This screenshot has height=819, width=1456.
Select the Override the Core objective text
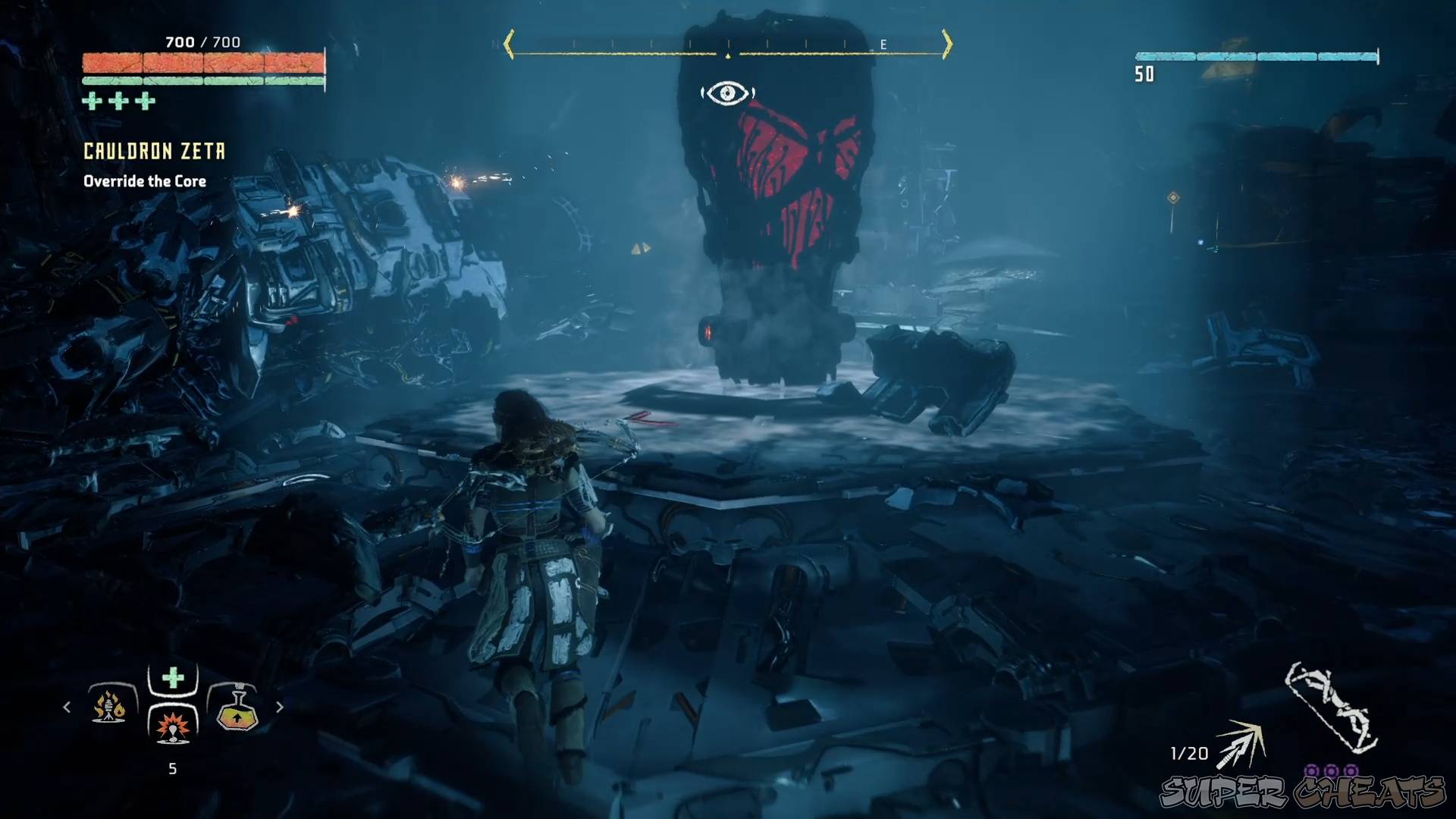(x=144, y=181)
